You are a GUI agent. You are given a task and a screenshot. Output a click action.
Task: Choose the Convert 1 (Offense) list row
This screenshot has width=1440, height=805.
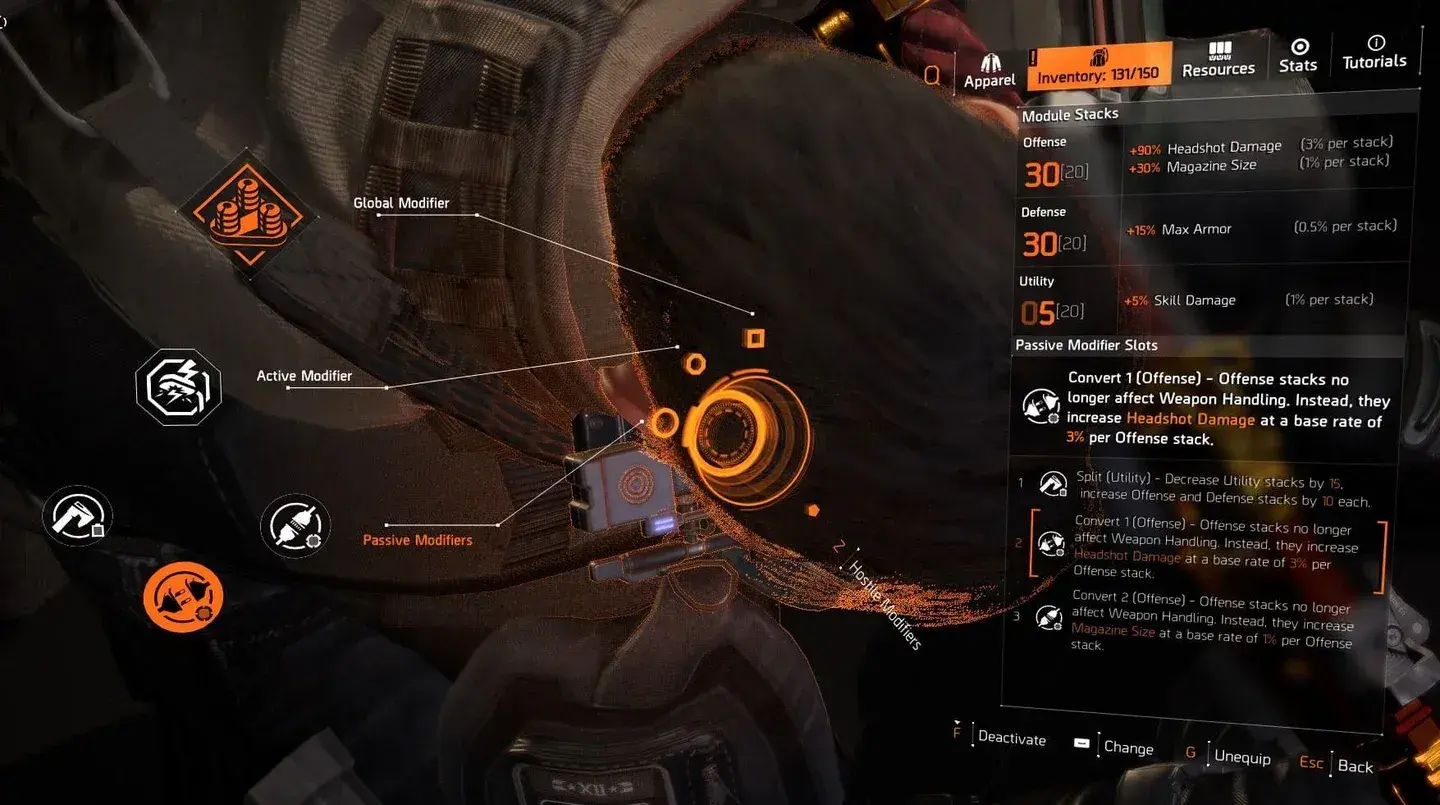pos(1210,547)
